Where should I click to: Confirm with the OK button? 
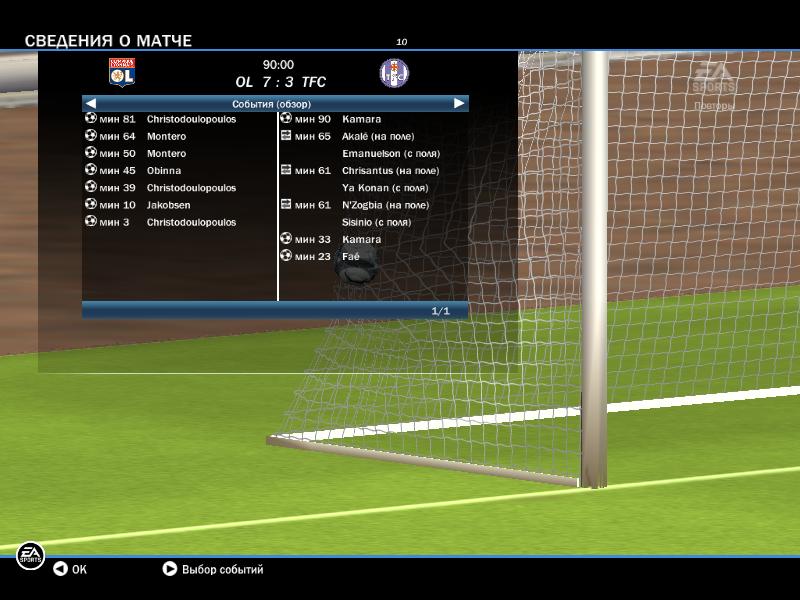(x=70, y=569)
